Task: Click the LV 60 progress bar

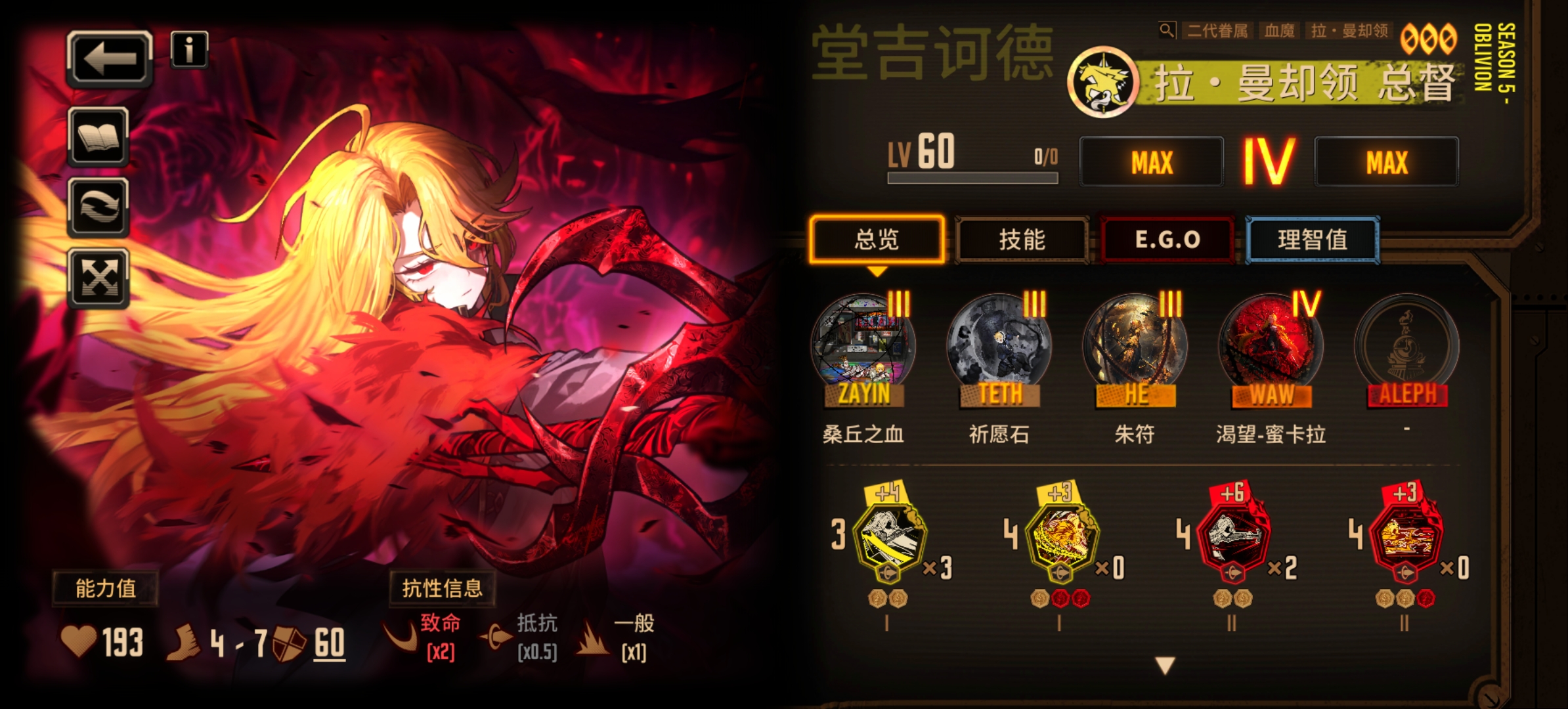Action: click(974, 176)
